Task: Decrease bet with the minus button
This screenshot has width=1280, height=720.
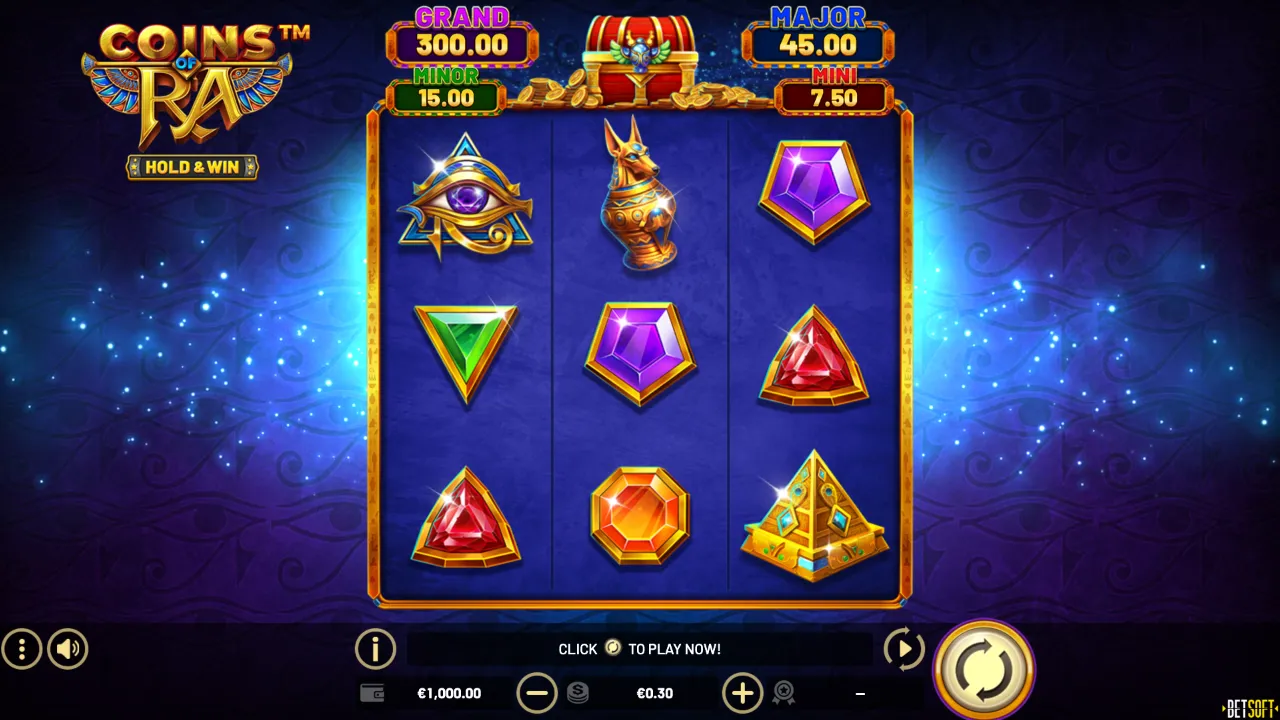Action: pyautogui.click(x=538, y=693)
